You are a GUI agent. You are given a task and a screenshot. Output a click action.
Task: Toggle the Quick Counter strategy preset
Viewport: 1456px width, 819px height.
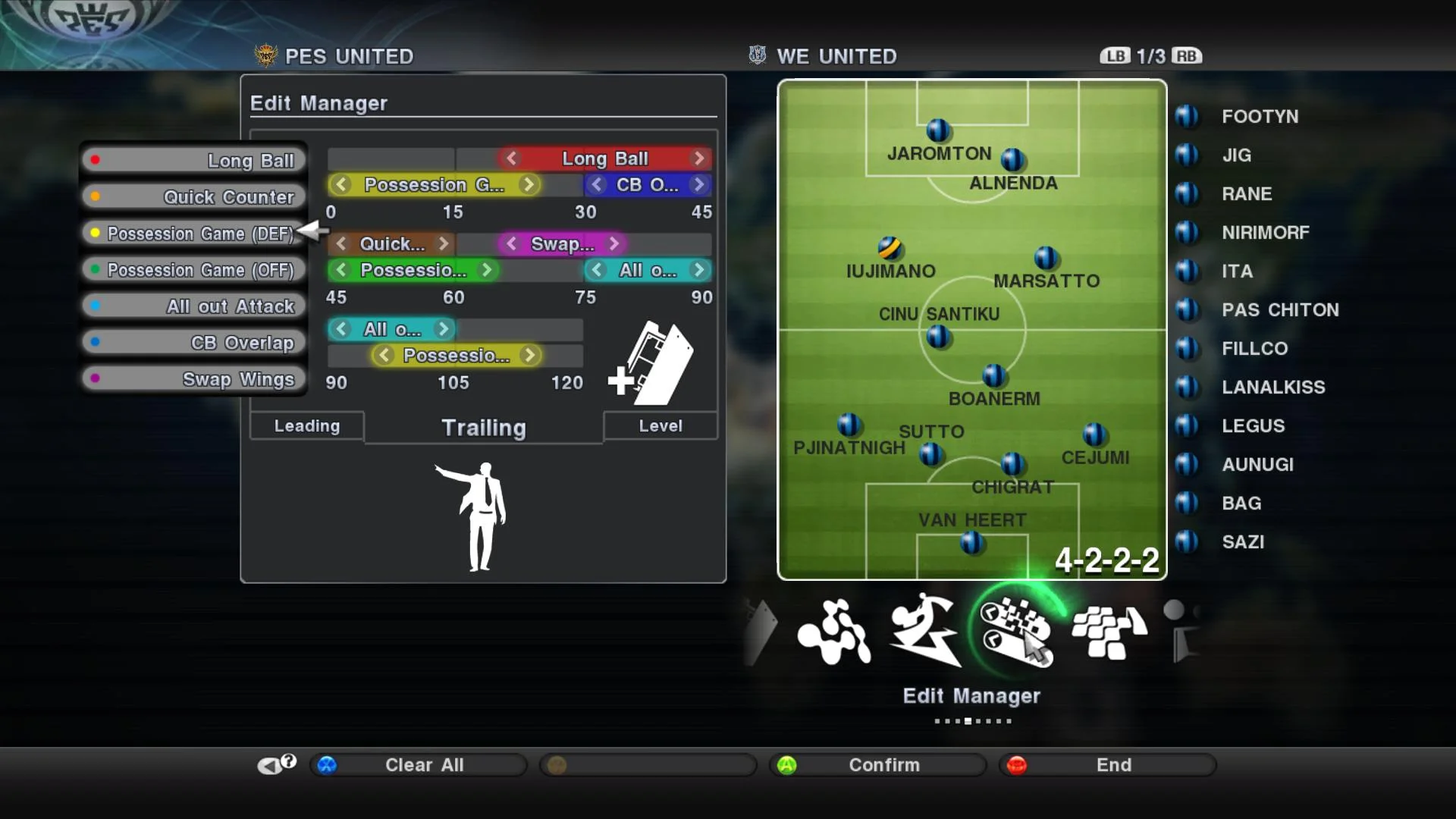click(x=193, y=196)
